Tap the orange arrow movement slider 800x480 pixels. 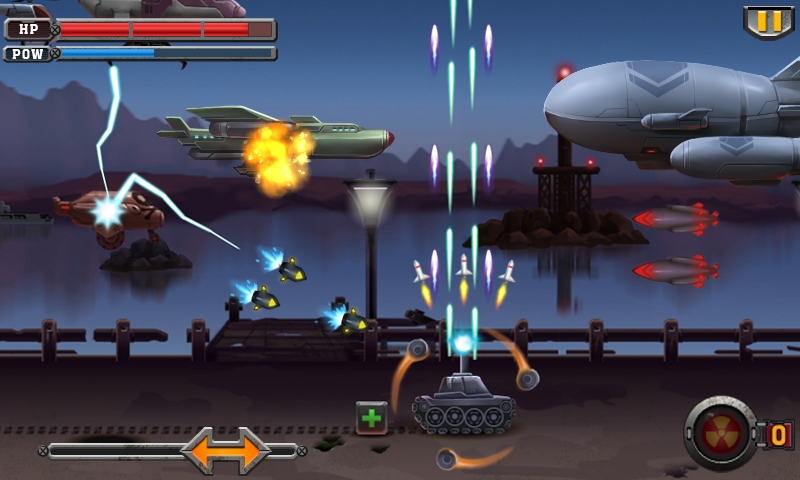225,450
